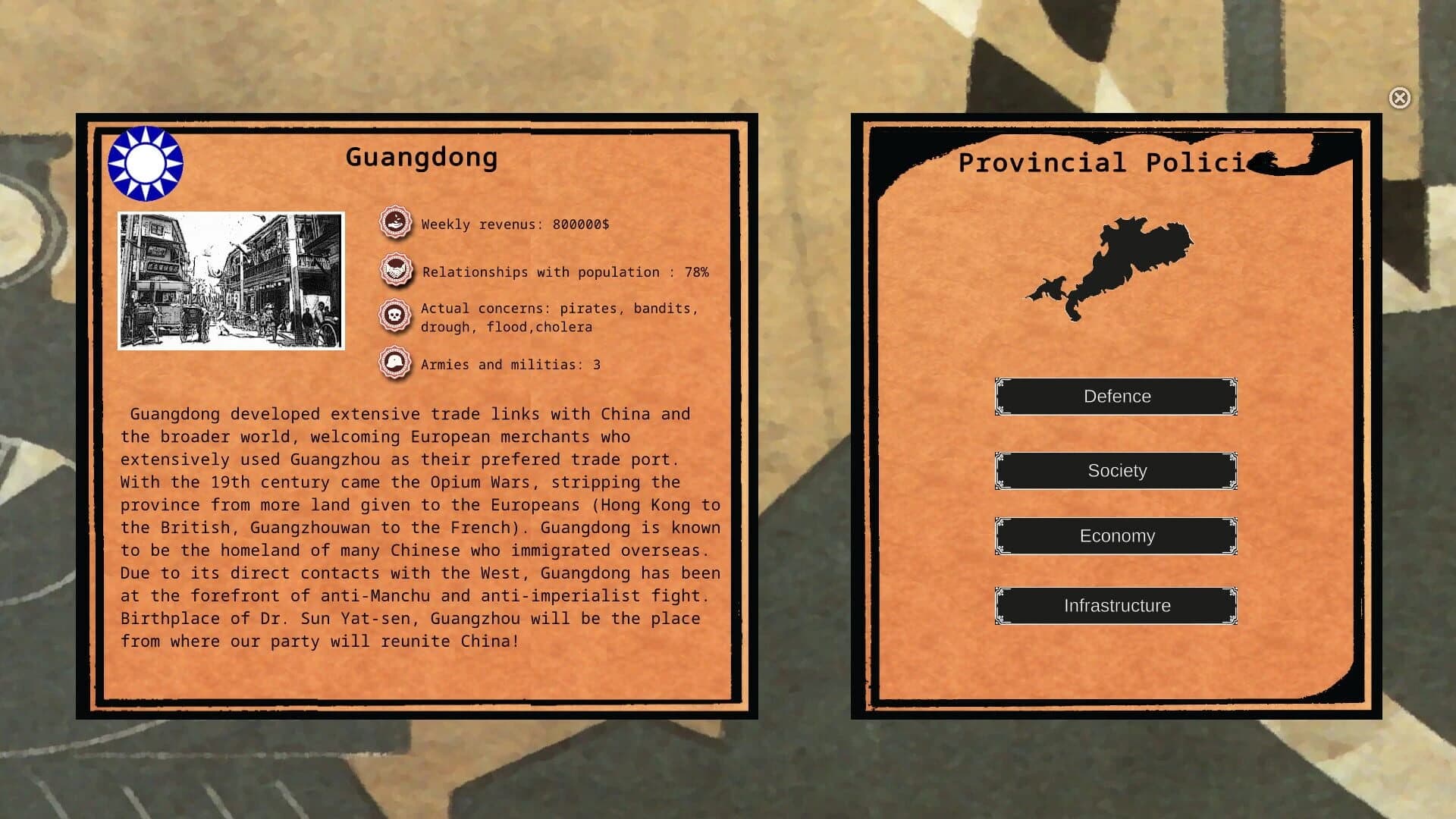Image resolution: width=1456 pixels, height=819 pixels.
Task: Click the Guangdong province title
Action: 422,158
